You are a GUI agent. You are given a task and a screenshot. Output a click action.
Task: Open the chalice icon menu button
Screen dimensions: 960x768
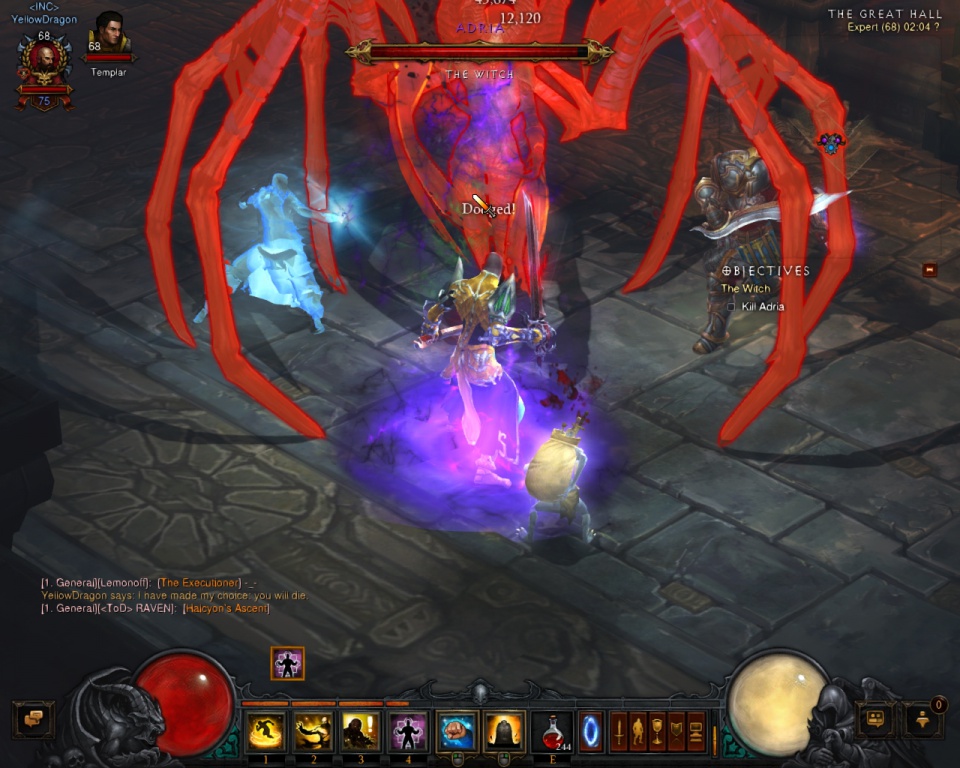coord(657,731)
